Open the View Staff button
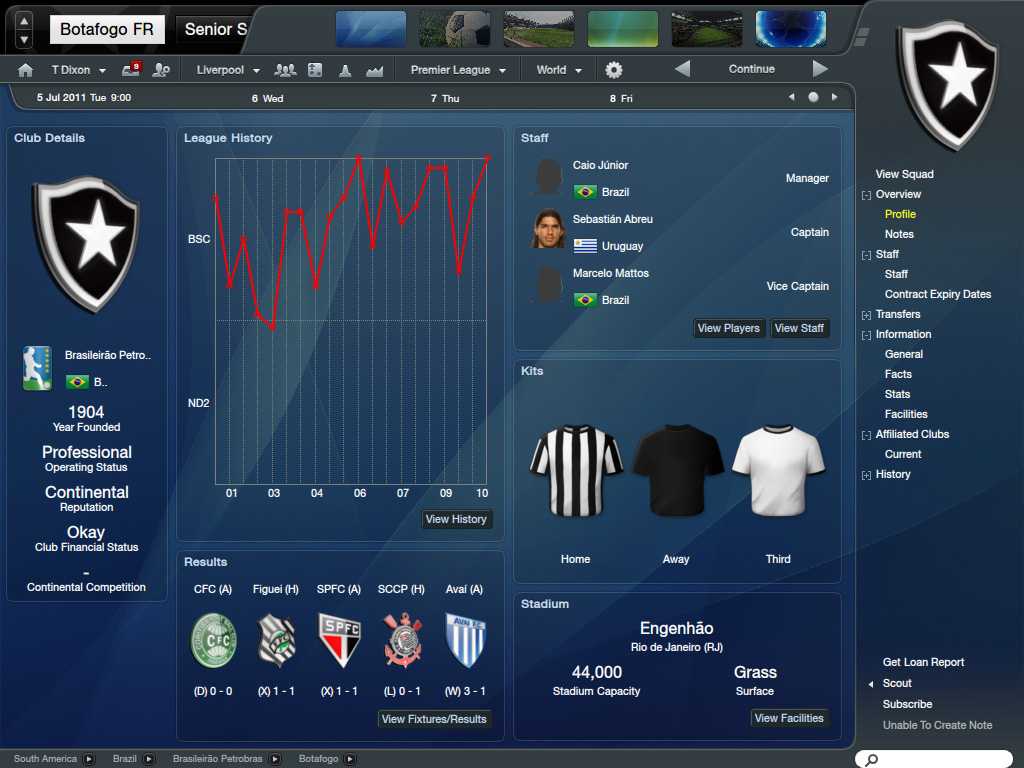 [x=799, y=328]
